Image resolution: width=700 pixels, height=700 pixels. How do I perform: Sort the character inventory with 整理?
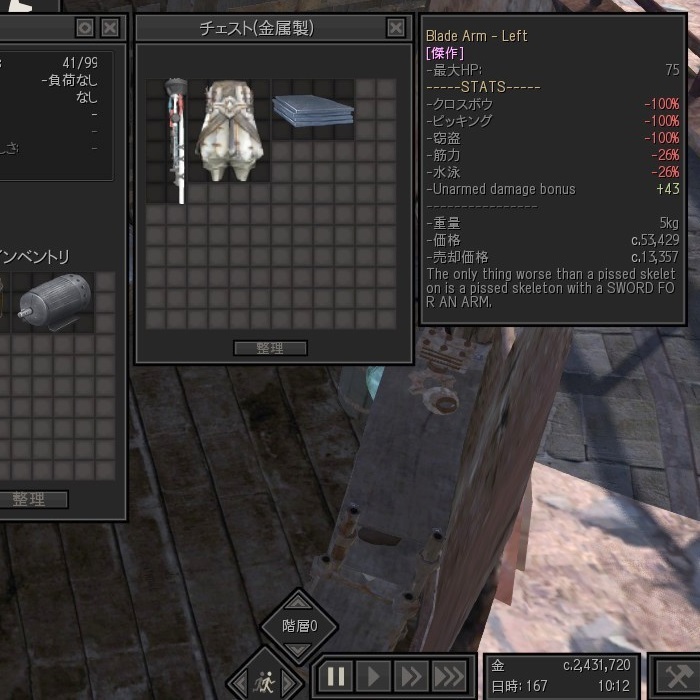[29, 499]
